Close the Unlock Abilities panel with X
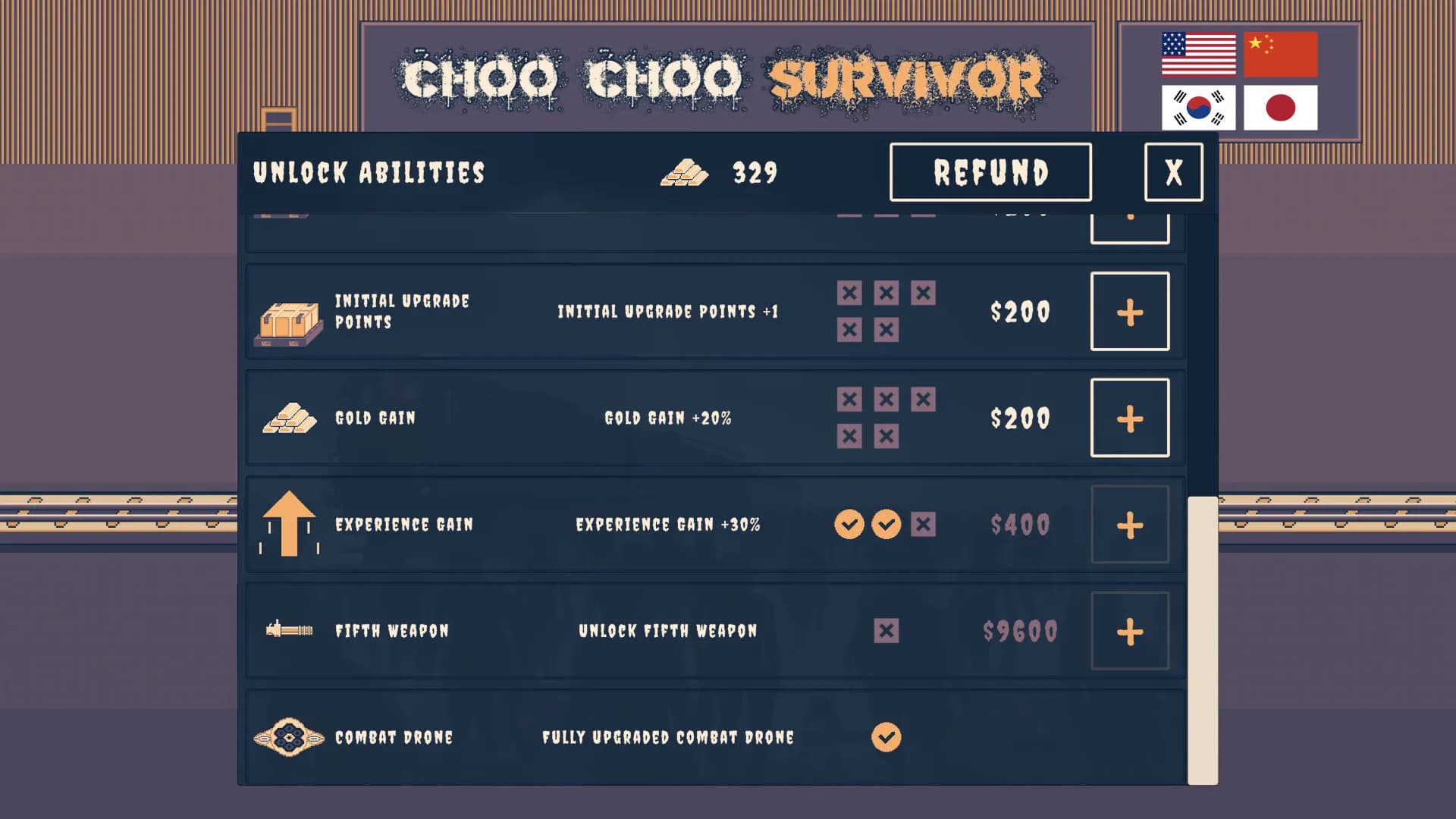 (x=1173, y=172)
